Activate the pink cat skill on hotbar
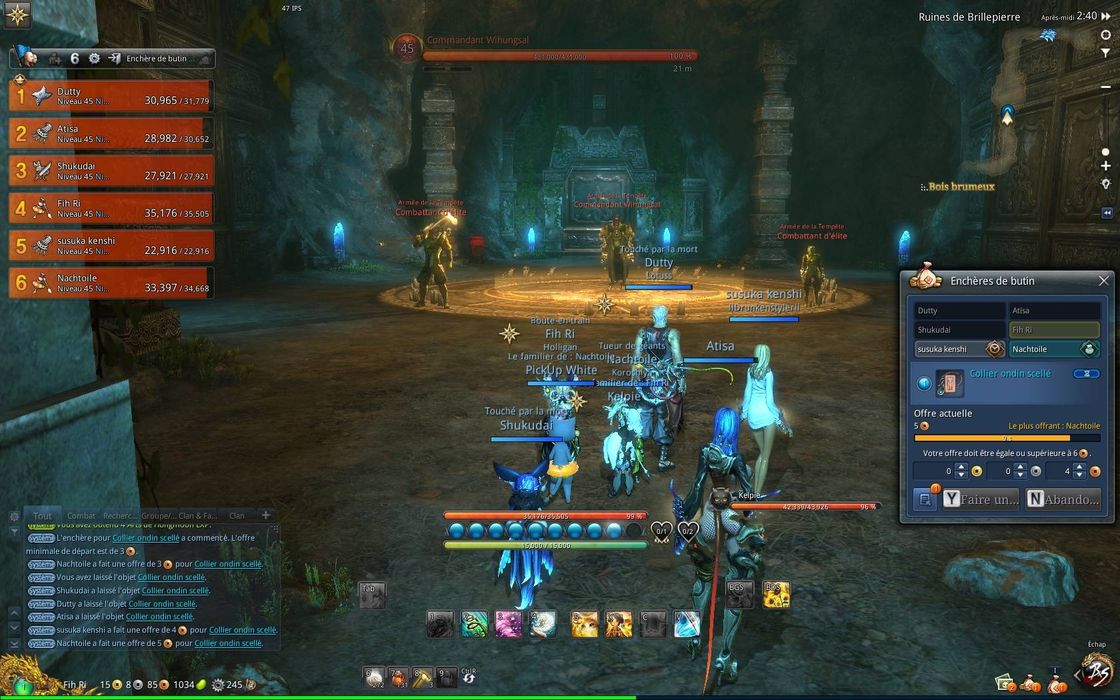1120x700 pixels. 508,624
